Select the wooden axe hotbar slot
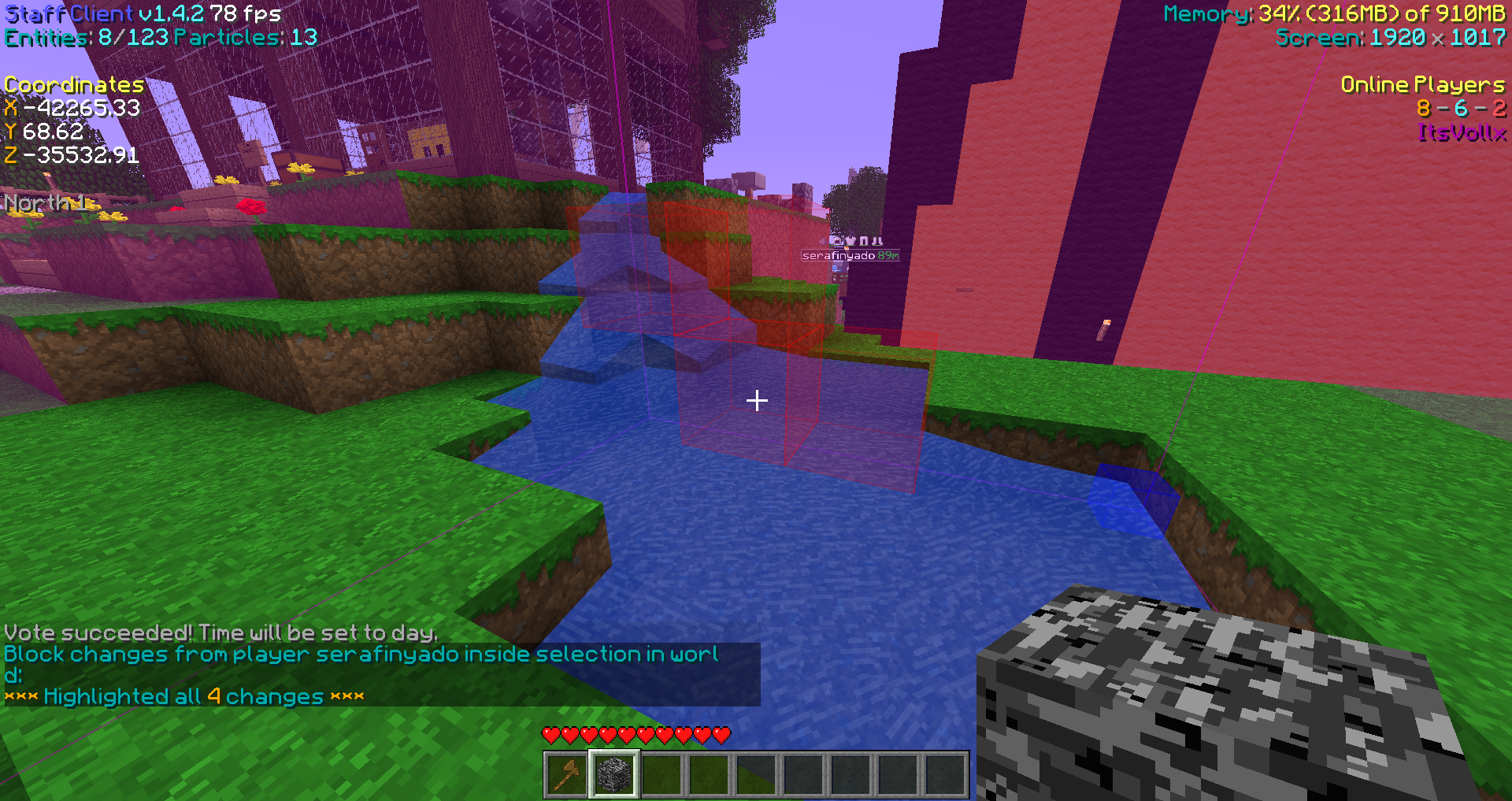Viewport: 1512px width, 801px height. click(567, 774)
